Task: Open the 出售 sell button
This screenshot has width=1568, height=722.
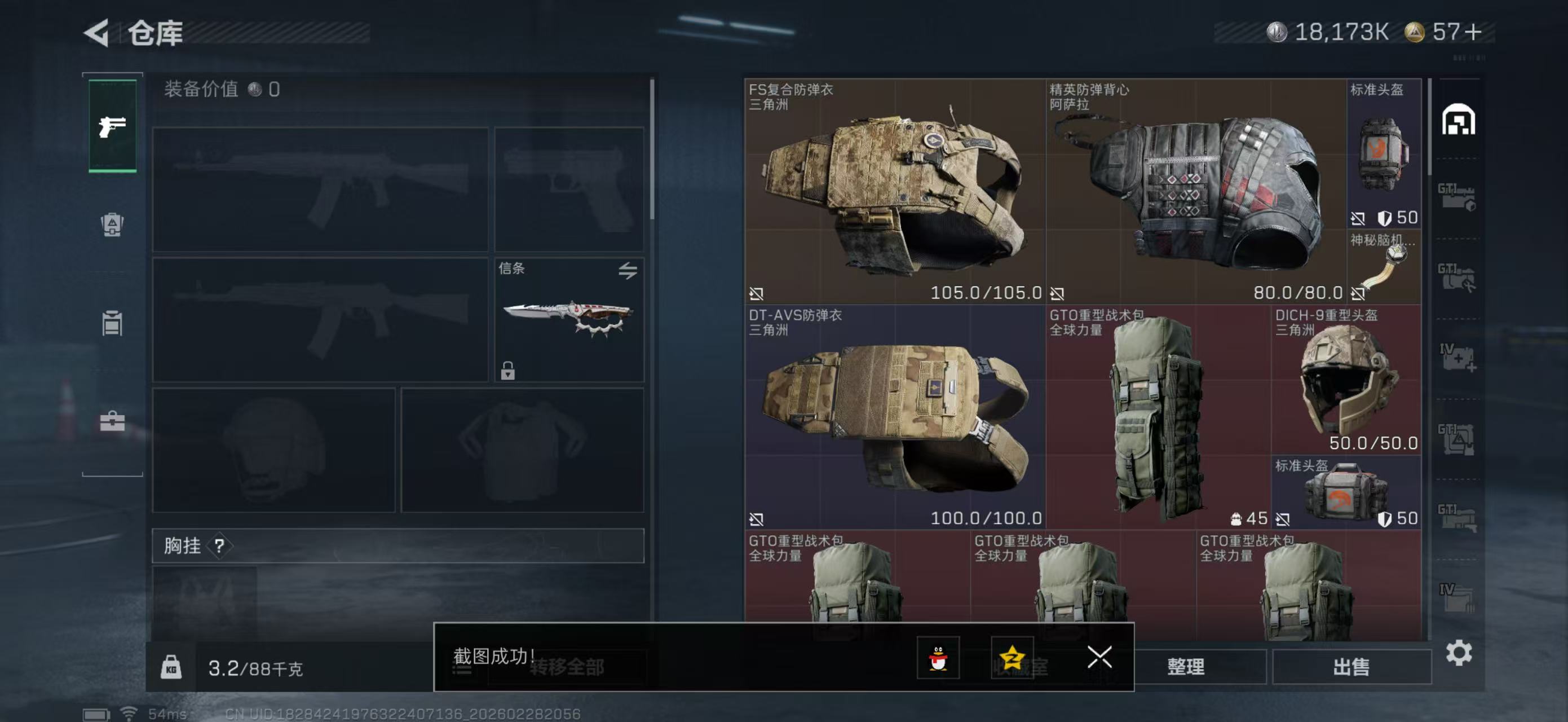Action: coord(1351,667)
